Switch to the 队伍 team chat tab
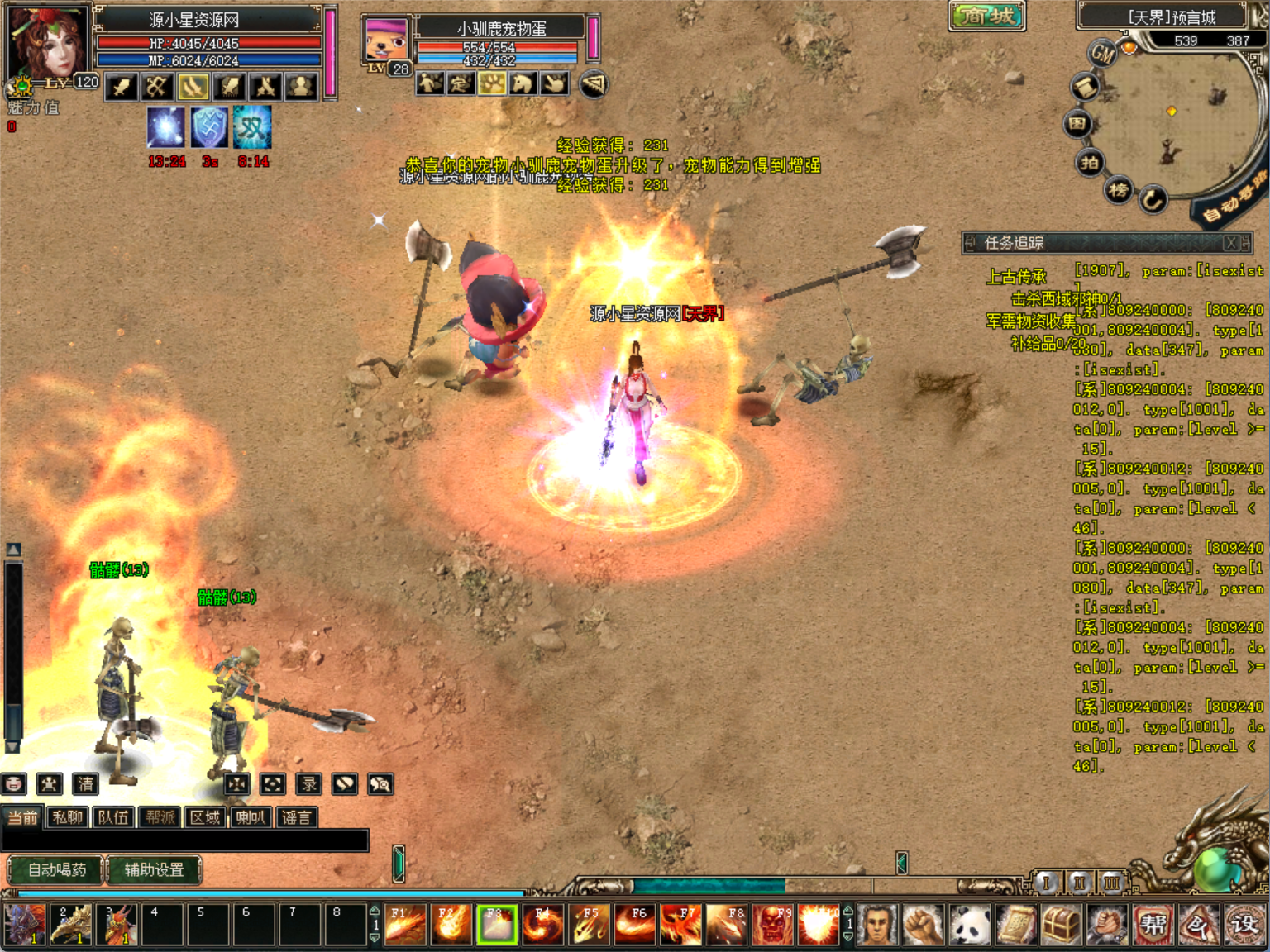The height and width of the screenshot is (952, 1270). [x=113, y=817]
